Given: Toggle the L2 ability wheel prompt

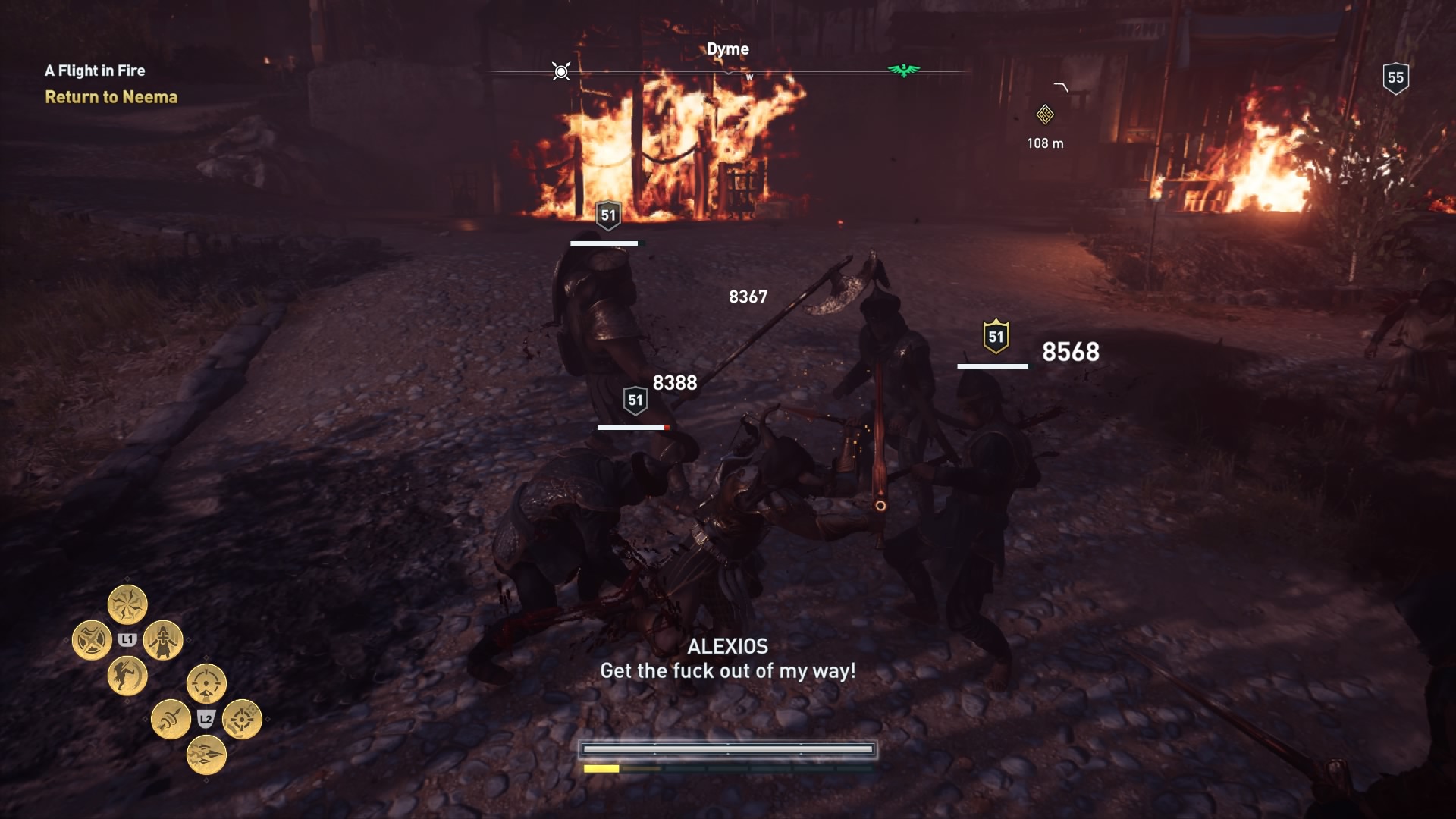Looking at the screenshot, I should (x=206, y=720).
